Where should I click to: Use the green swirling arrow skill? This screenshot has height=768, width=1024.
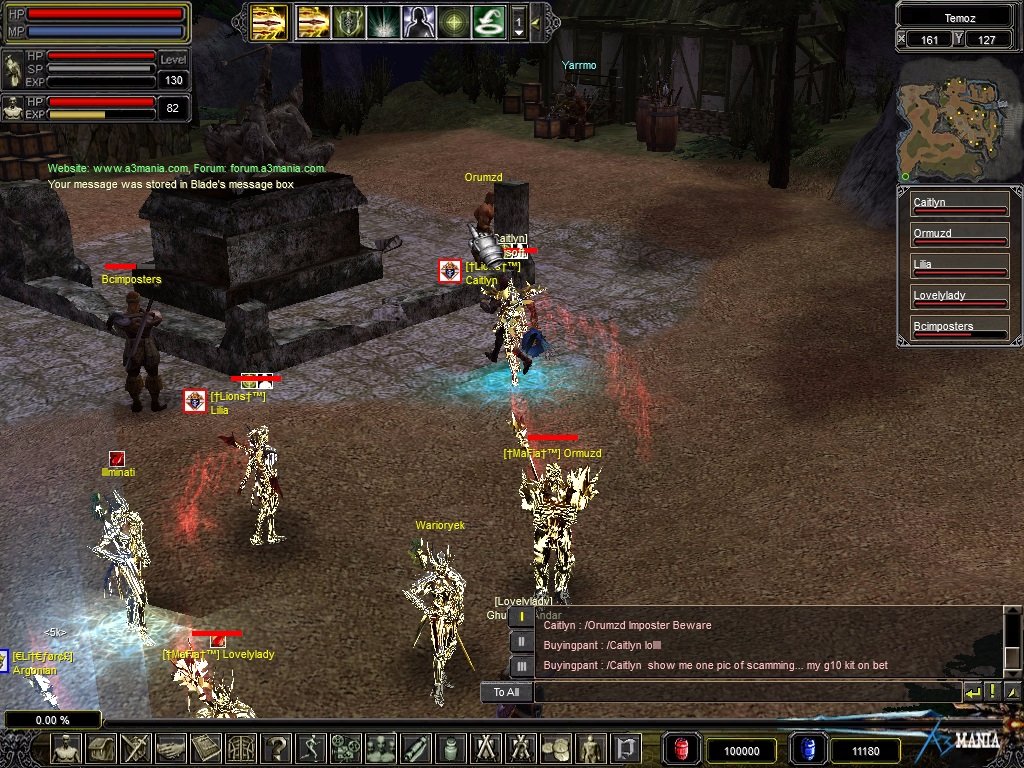click(488, 21)
